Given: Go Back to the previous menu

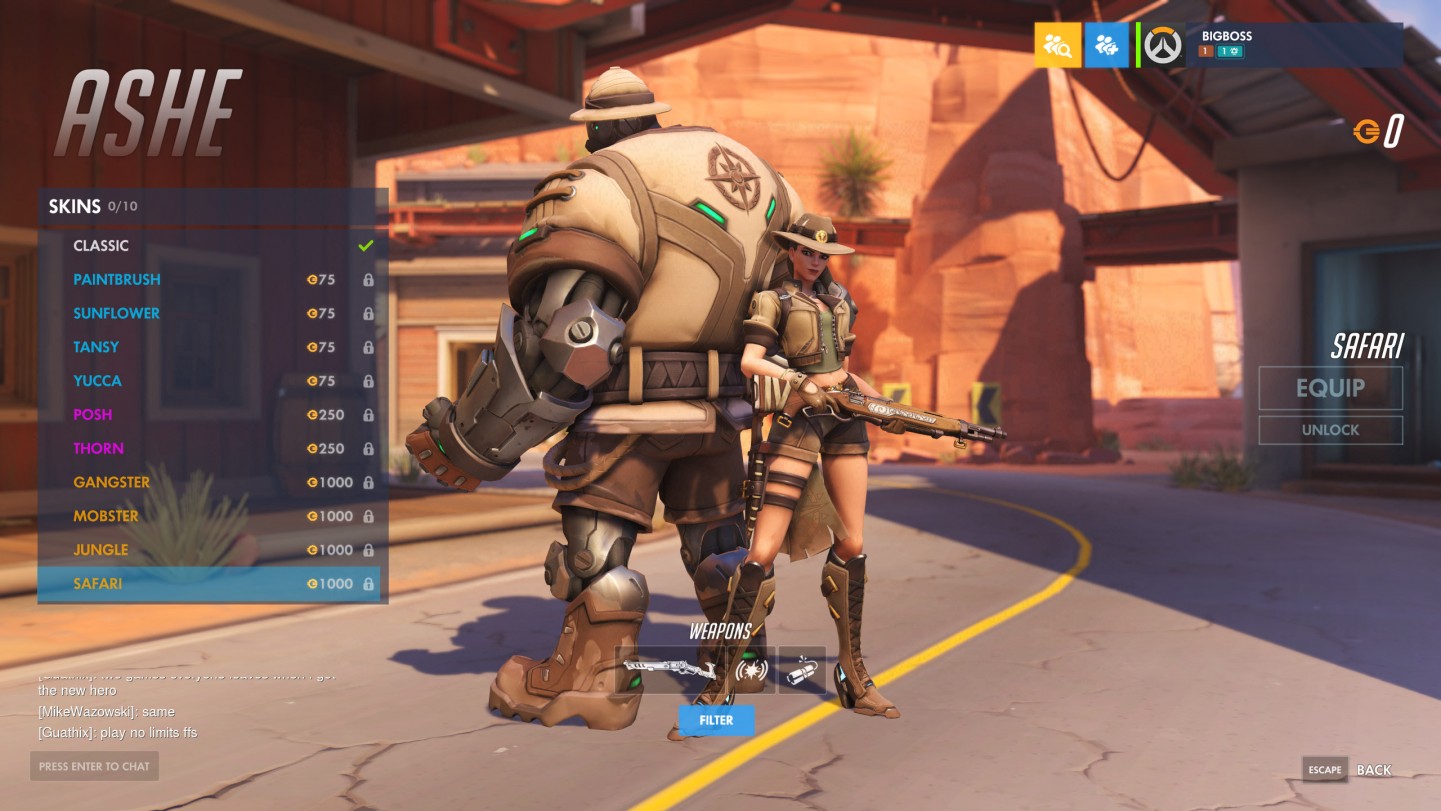Looking at the screenshot, I should coord(1372,770).
